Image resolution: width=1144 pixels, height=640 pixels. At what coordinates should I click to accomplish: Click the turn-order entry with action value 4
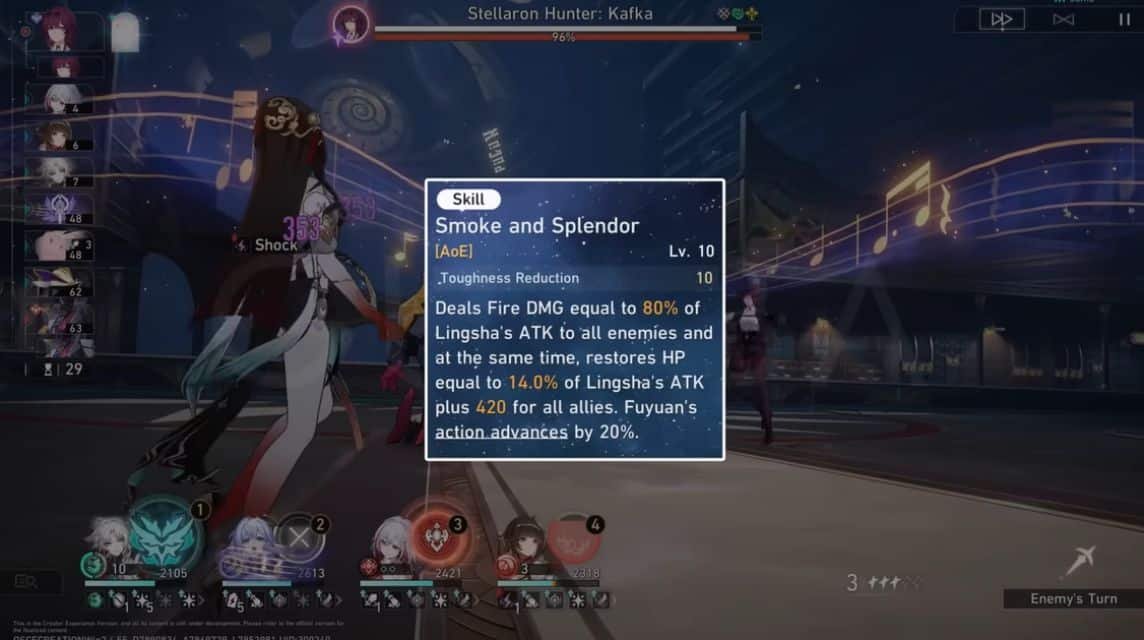click(x=64, y=100)
